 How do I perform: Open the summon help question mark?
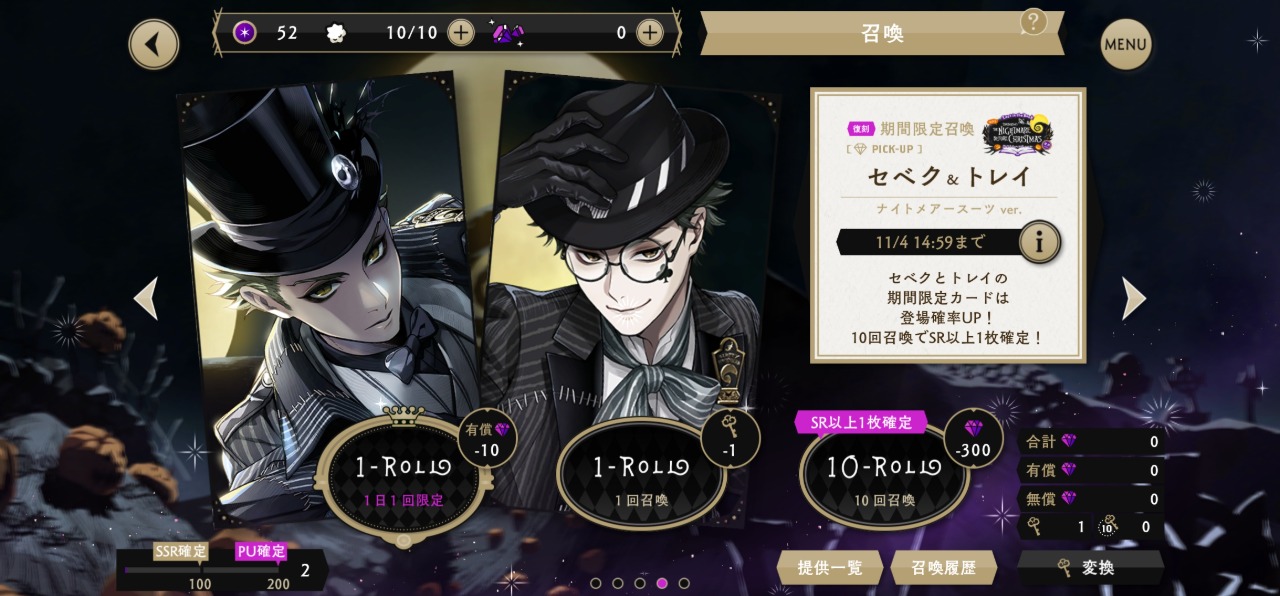click(1033, 21)
